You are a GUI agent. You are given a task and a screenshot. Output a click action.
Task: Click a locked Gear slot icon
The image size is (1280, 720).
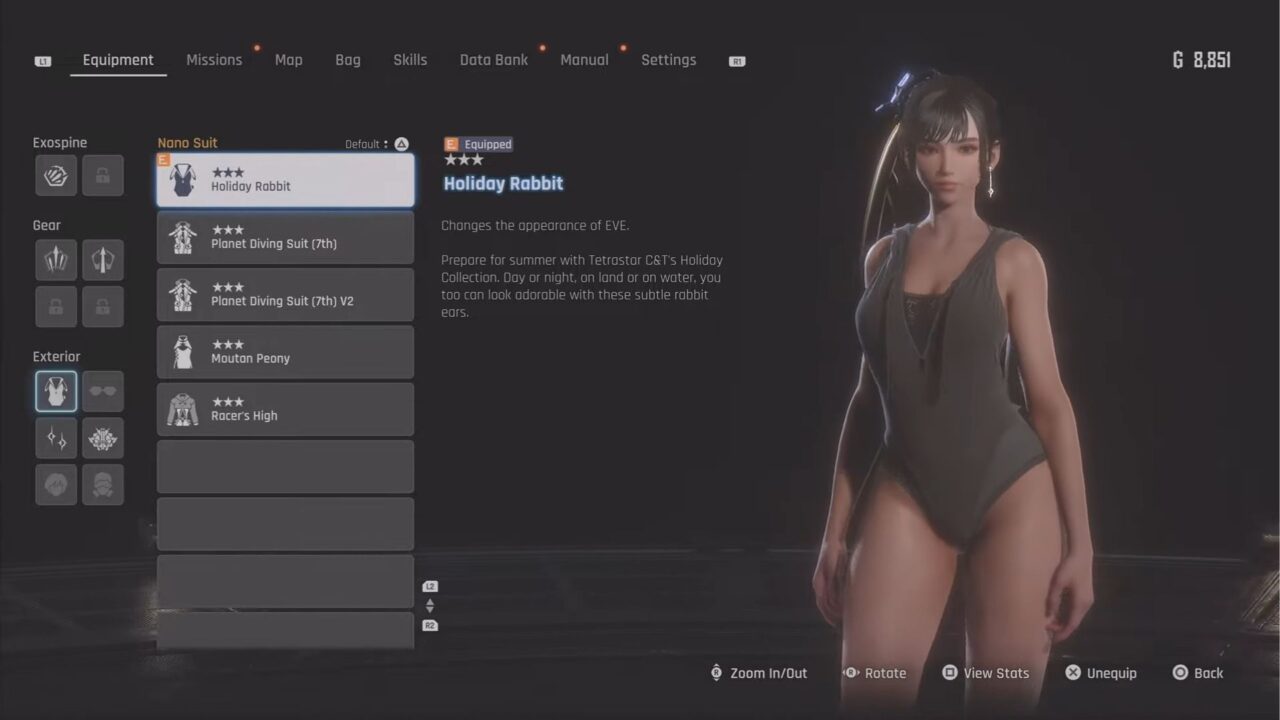pos(55,307)
